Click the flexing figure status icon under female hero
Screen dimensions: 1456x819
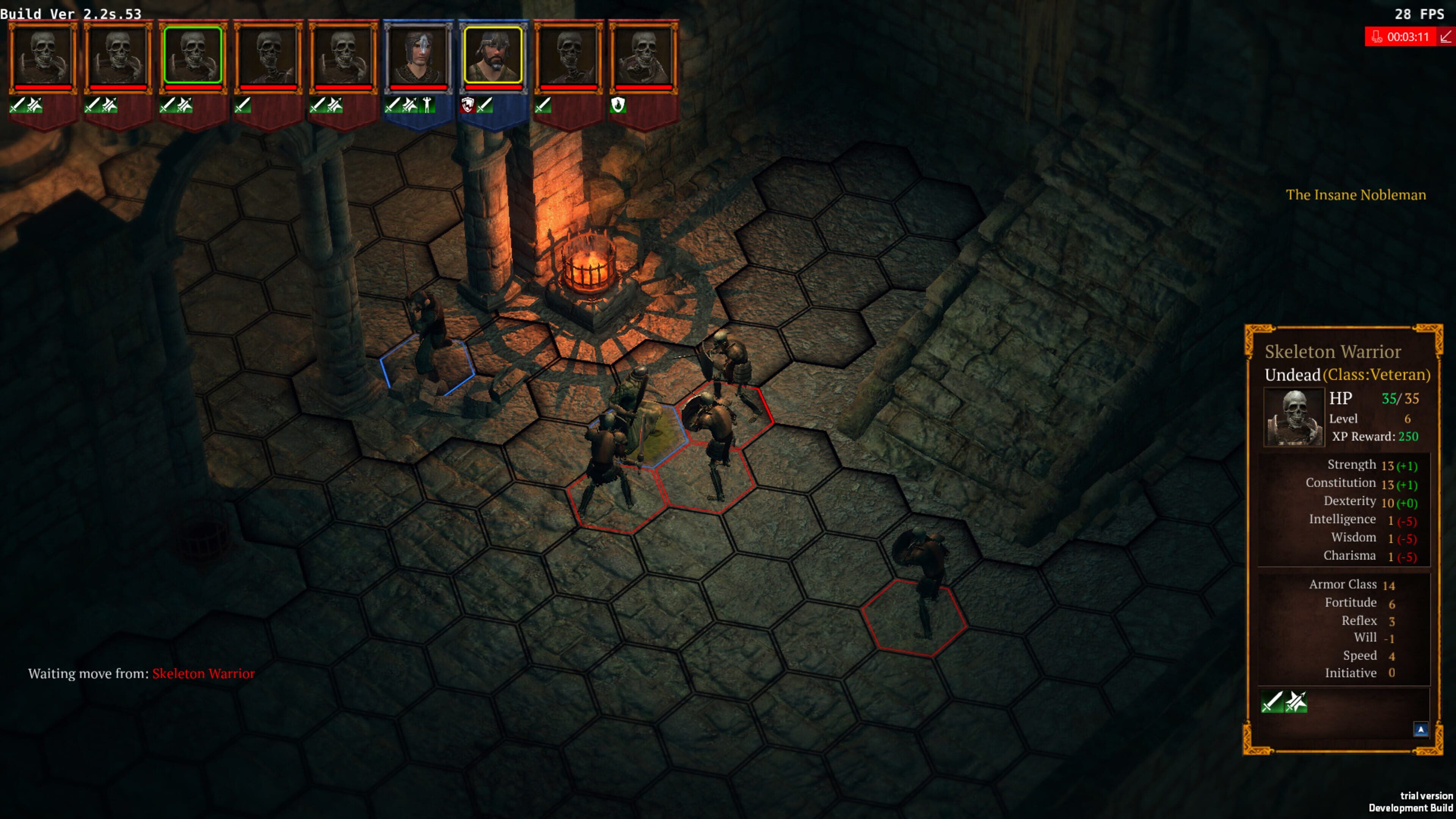[x=427, y=105]
